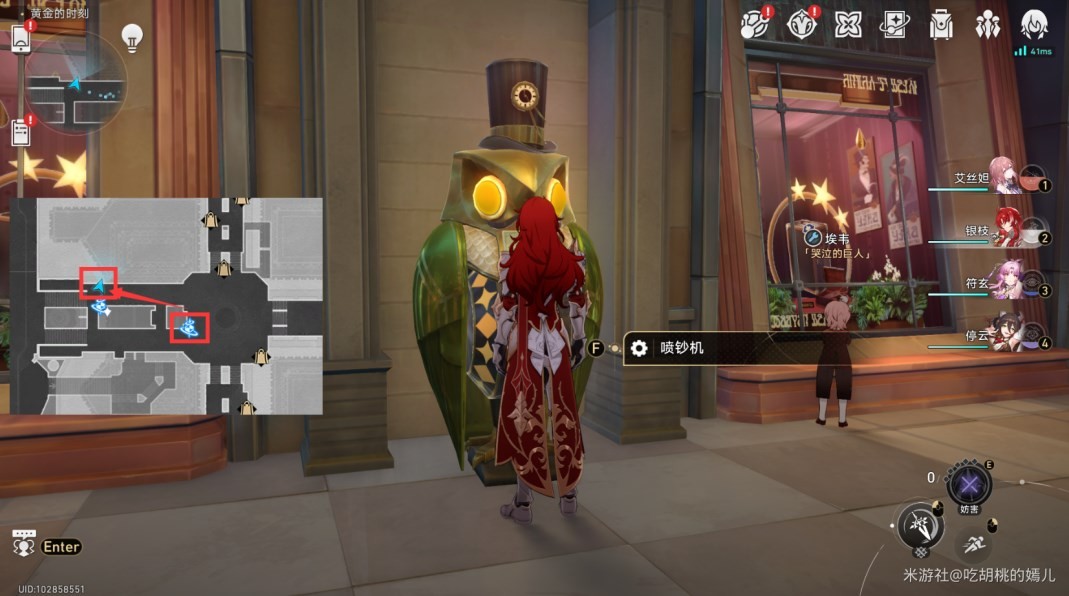This screenshot has width=1069, height=596.
Task: Open the diamond-shaped icon with red alert
Action: 802,24
